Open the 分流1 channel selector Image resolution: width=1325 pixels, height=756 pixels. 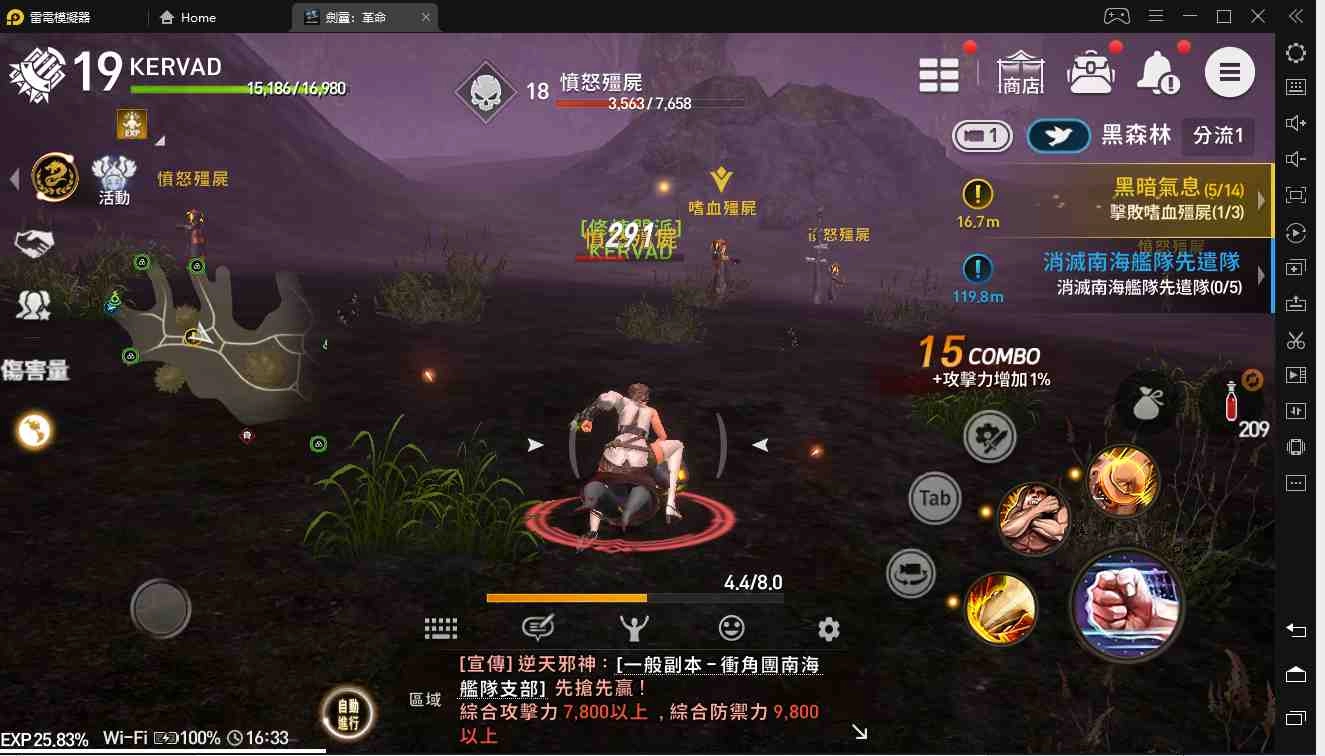click(x=1218, y=136)
